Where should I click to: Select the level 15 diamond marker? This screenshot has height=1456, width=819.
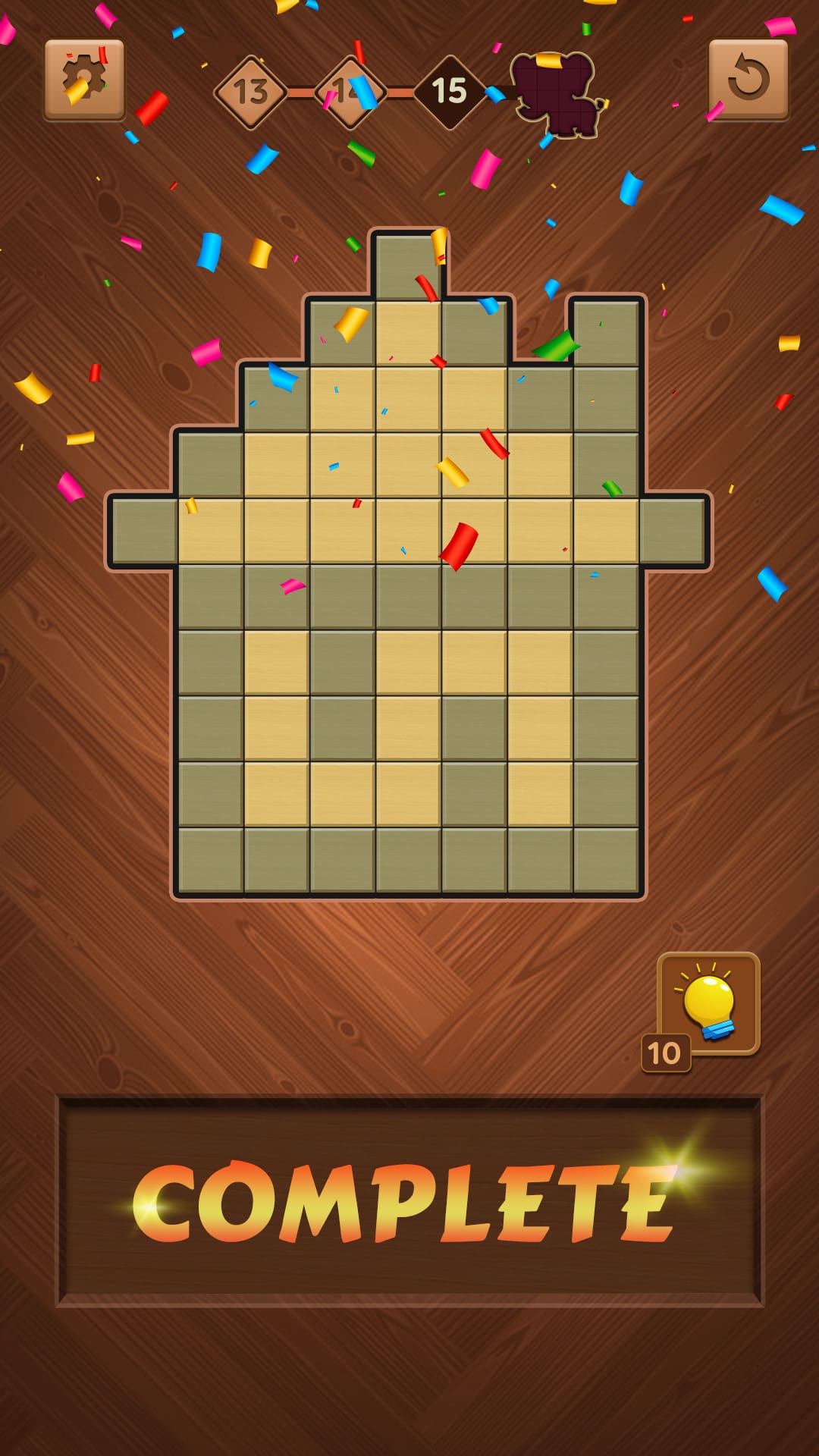(449, 93)
